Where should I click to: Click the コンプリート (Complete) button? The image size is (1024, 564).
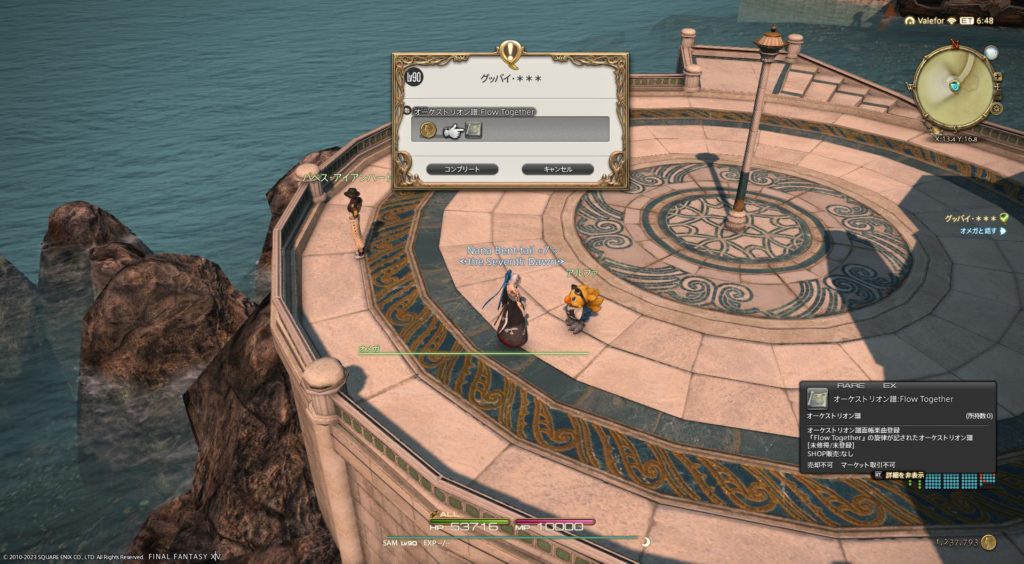point(462,169)
